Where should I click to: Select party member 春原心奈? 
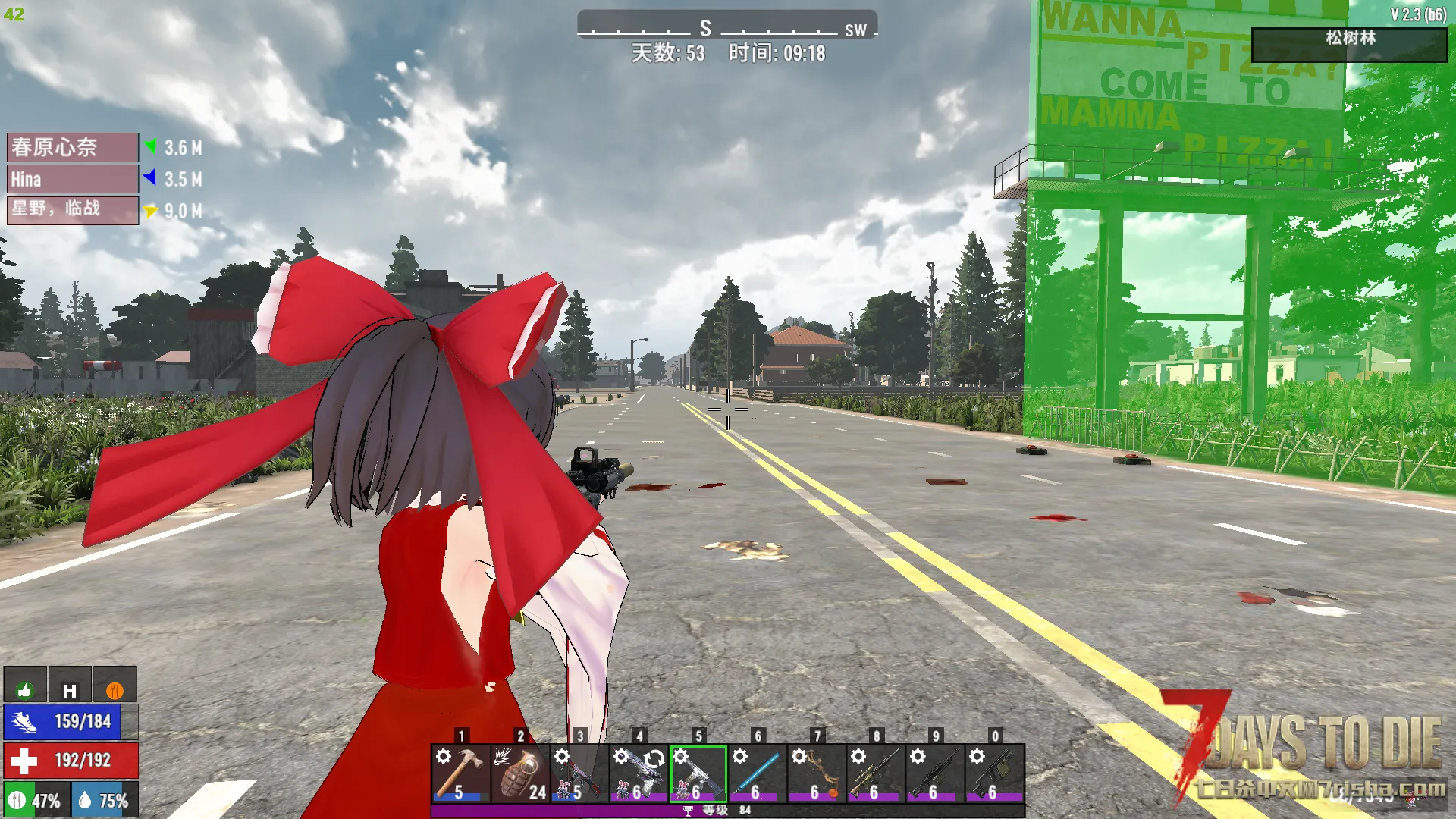(x=73, y=147)
